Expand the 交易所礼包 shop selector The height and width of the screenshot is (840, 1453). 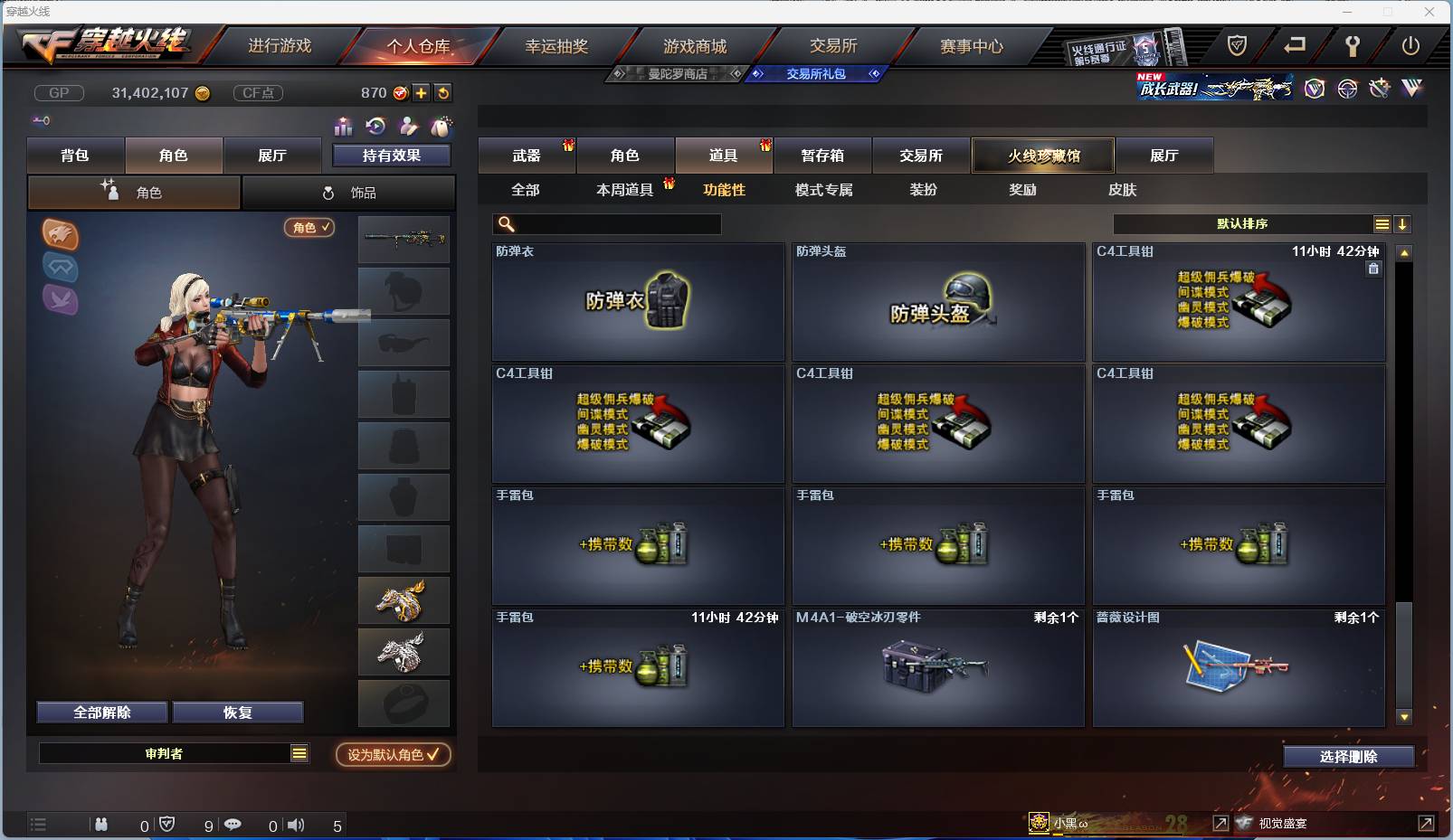click(816, 74)
